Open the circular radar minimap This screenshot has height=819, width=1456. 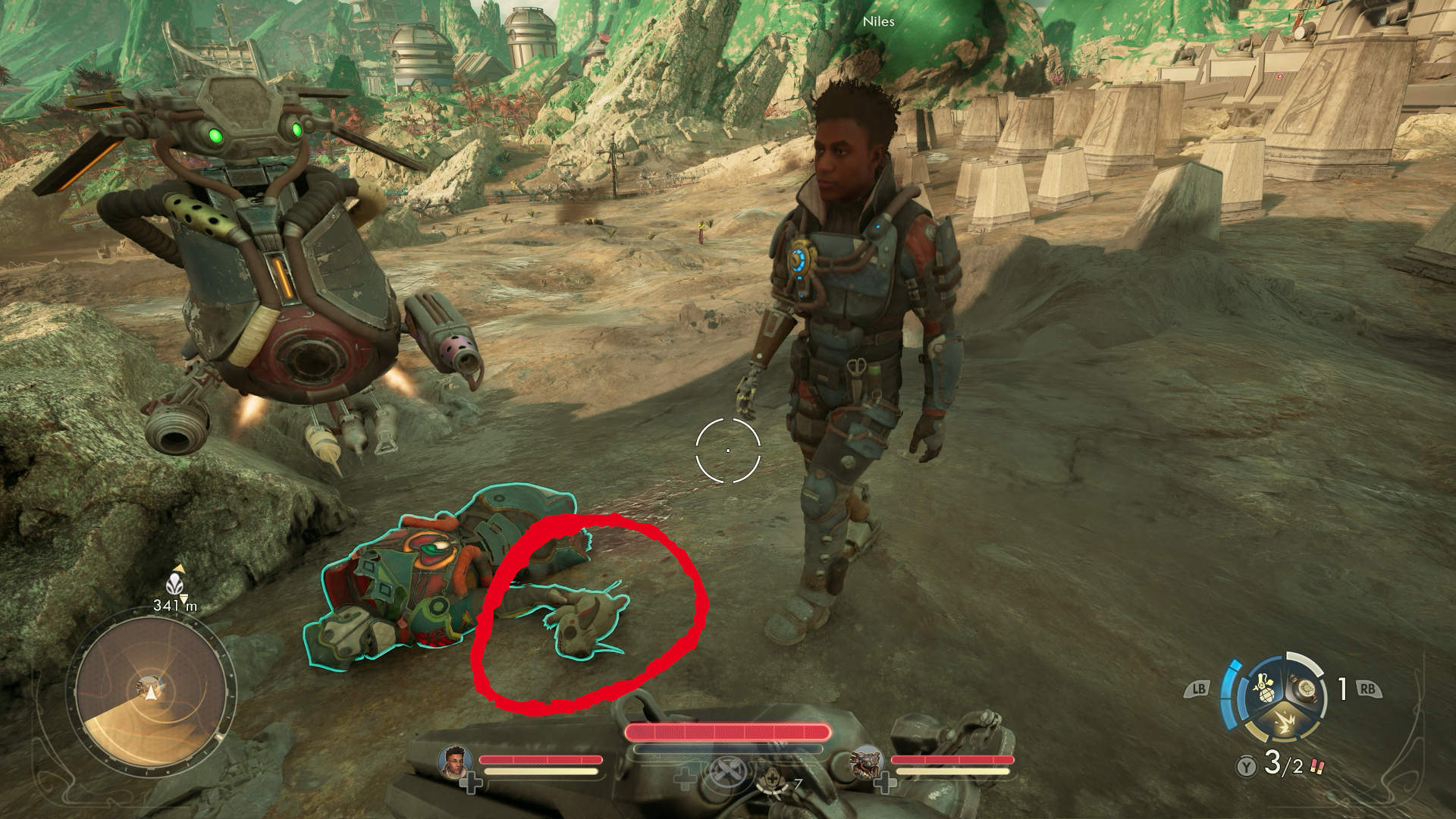point(152,690)
